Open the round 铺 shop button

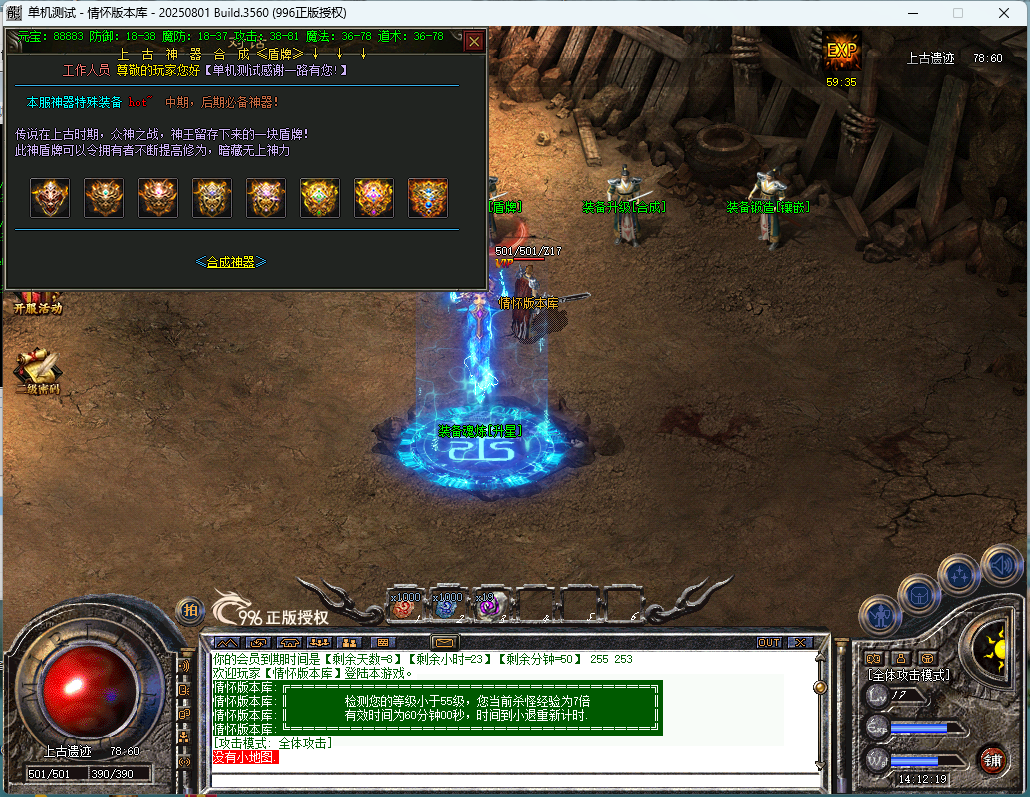991,760
